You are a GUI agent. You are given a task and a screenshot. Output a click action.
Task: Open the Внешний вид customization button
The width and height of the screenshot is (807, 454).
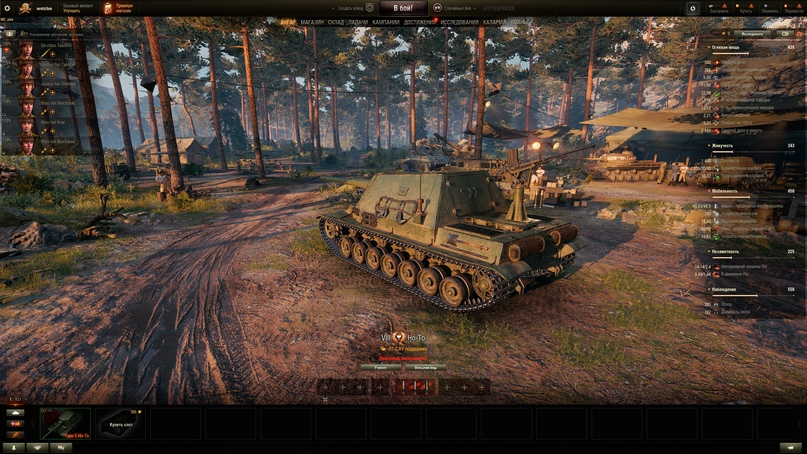(x=424, y=367)
